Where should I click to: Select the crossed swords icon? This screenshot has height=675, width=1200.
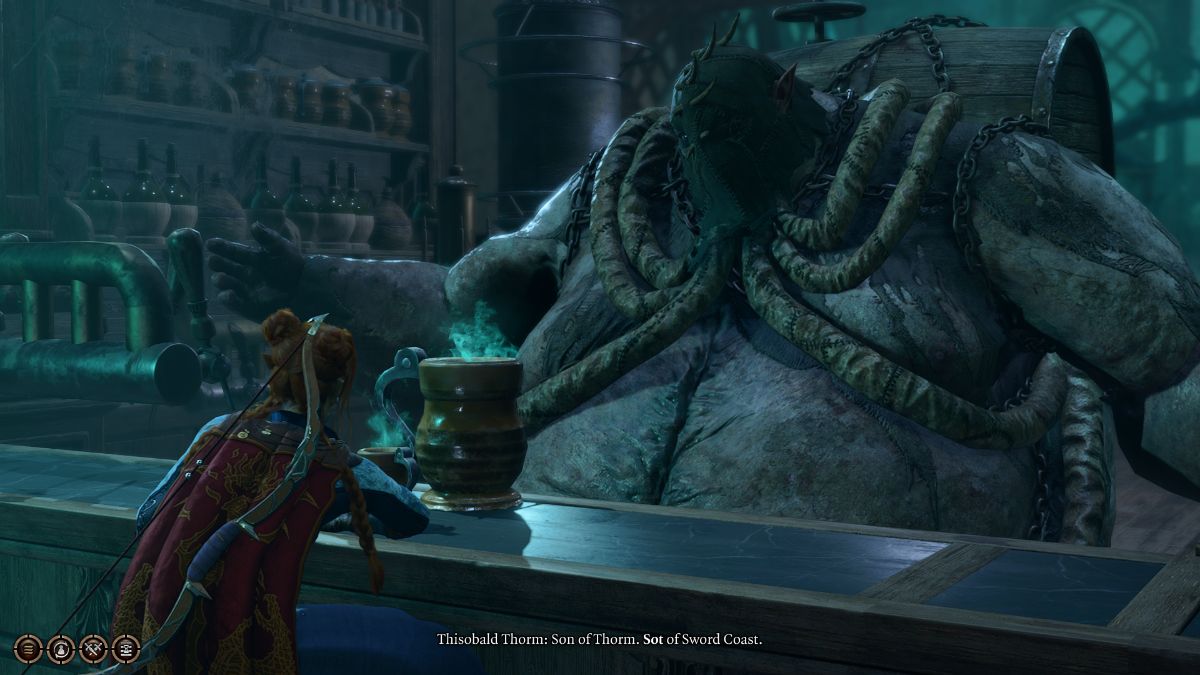coord(93,649)
